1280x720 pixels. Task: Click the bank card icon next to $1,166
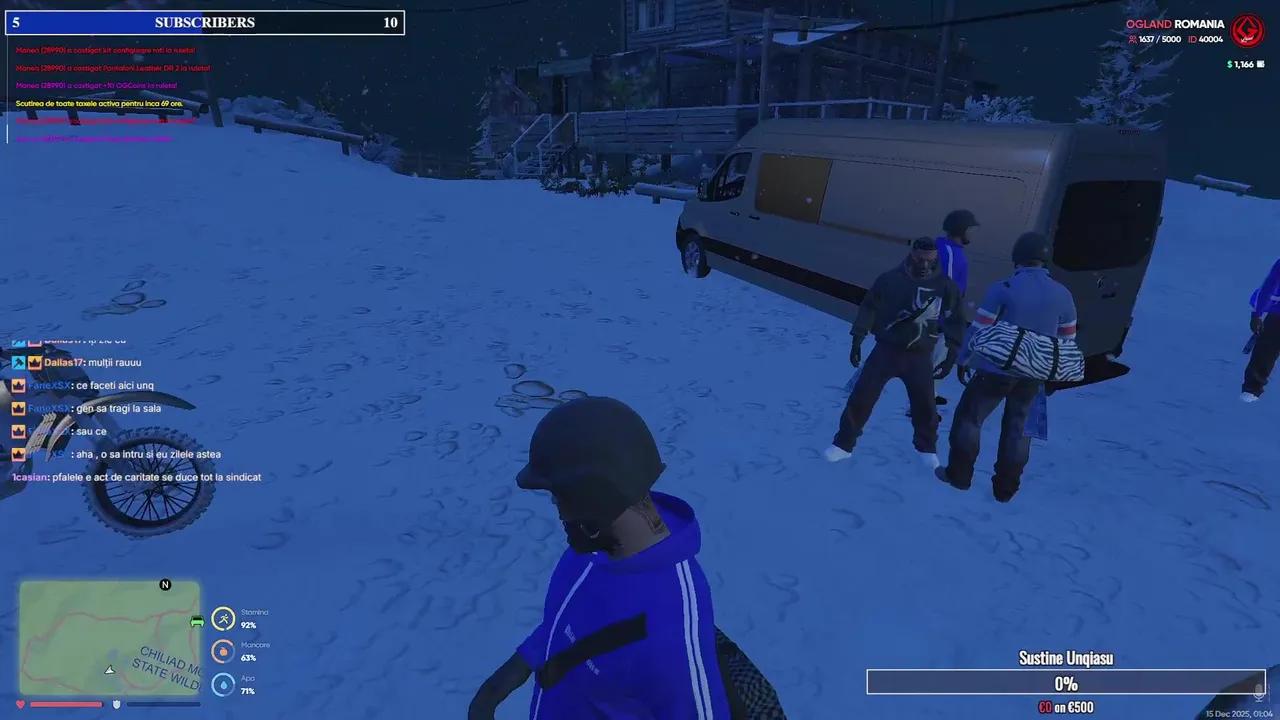click(1260, 64)
